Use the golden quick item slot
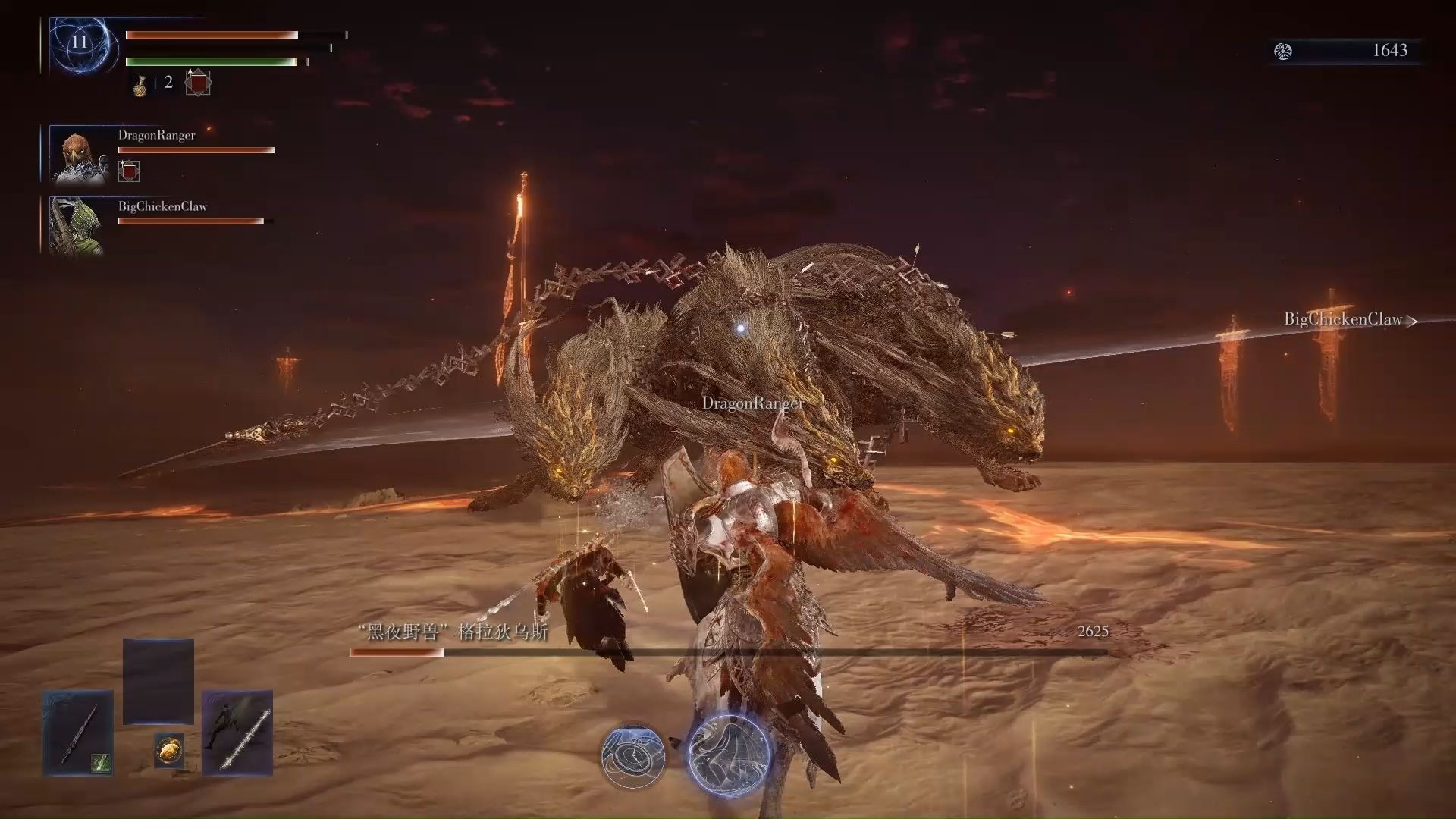Screen dimensions: 1456x819 tap(168, 751)
